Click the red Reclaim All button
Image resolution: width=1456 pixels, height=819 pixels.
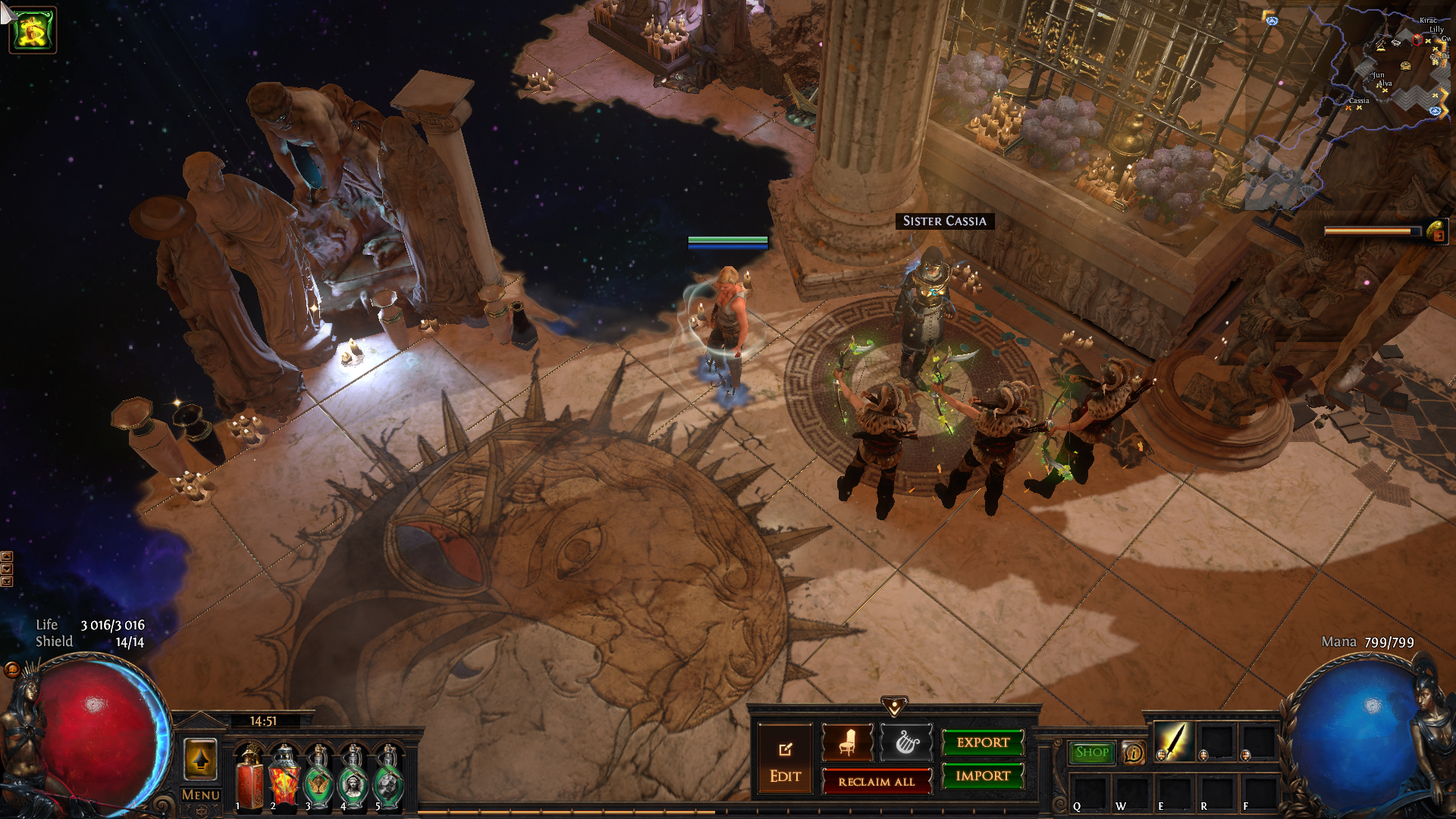877,781
